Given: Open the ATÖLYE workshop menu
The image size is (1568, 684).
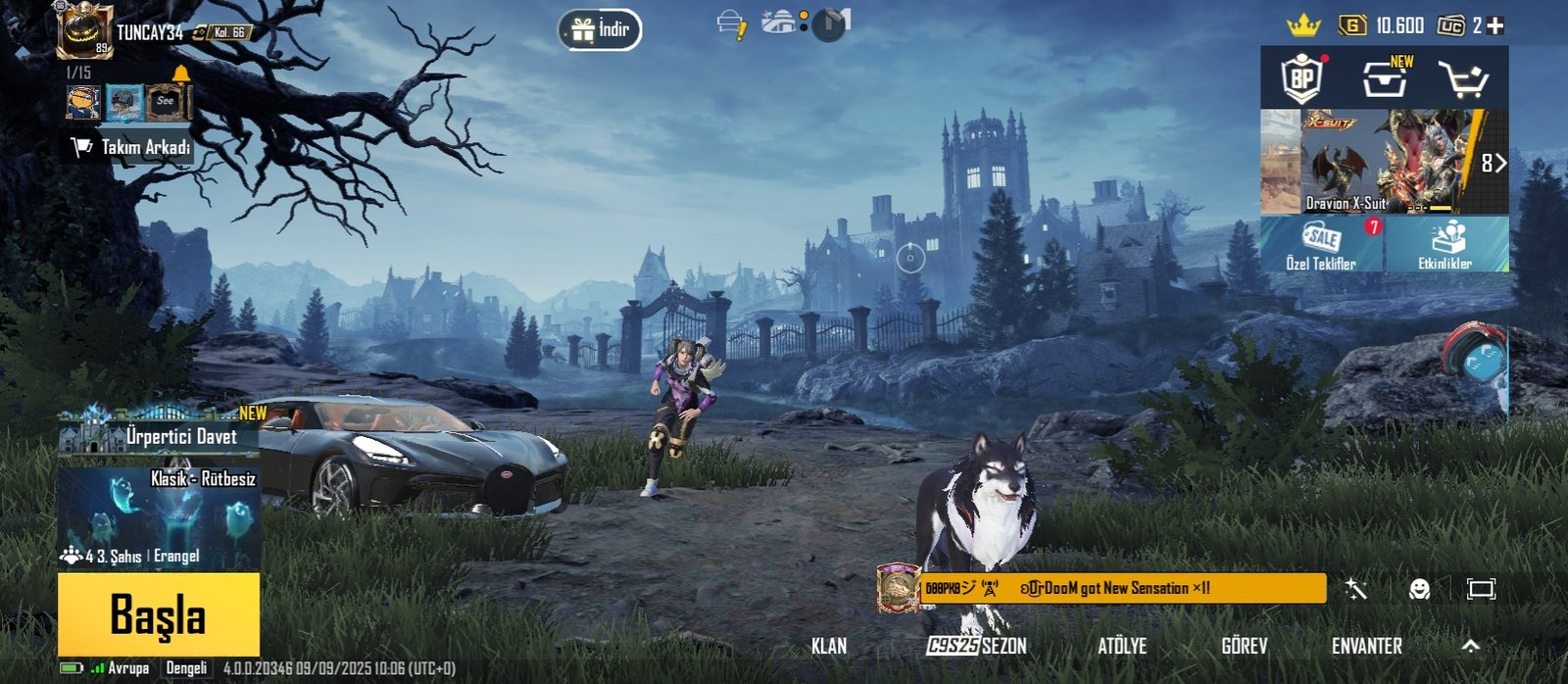Looking at the screenshot, I should (x=1122, y=646).
